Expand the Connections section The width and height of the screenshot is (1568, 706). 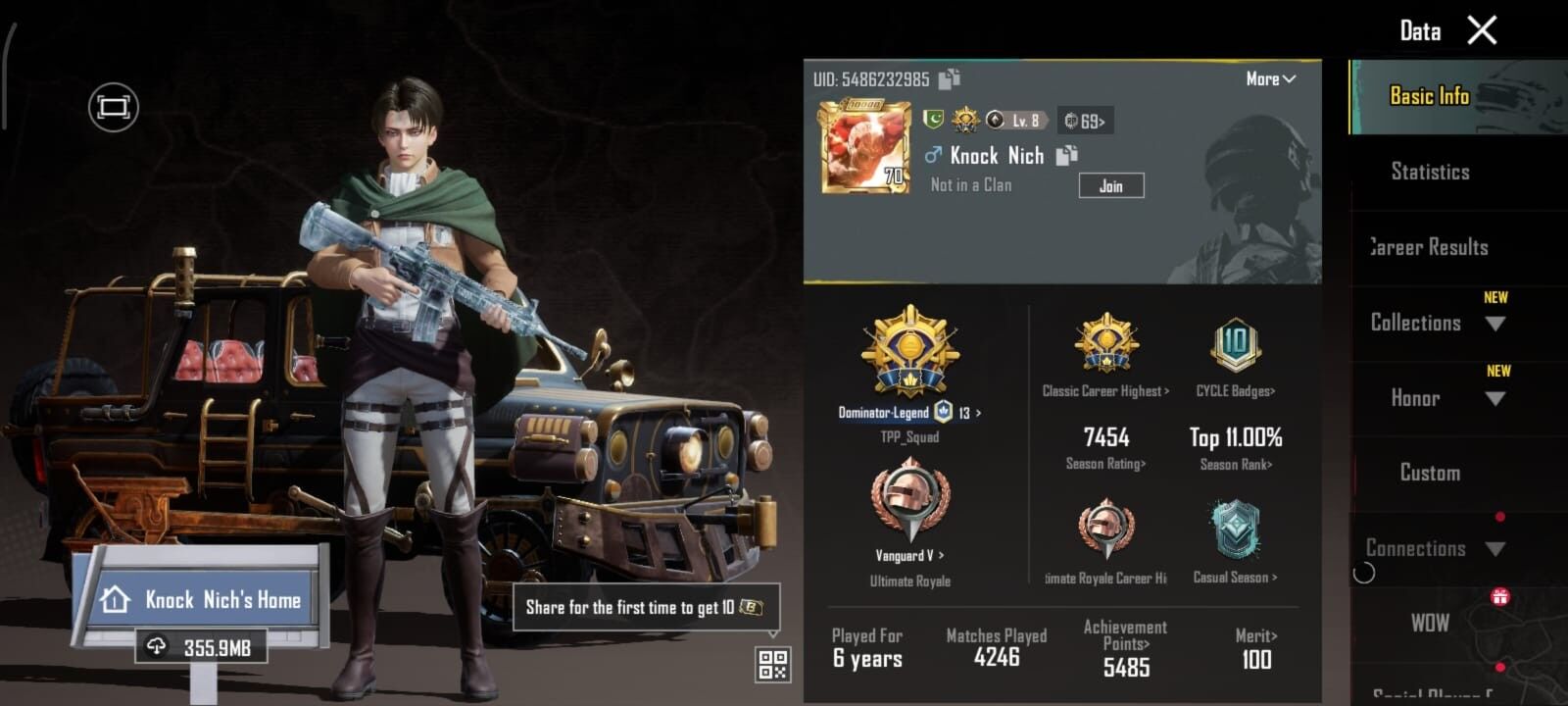coord(1437,548)
